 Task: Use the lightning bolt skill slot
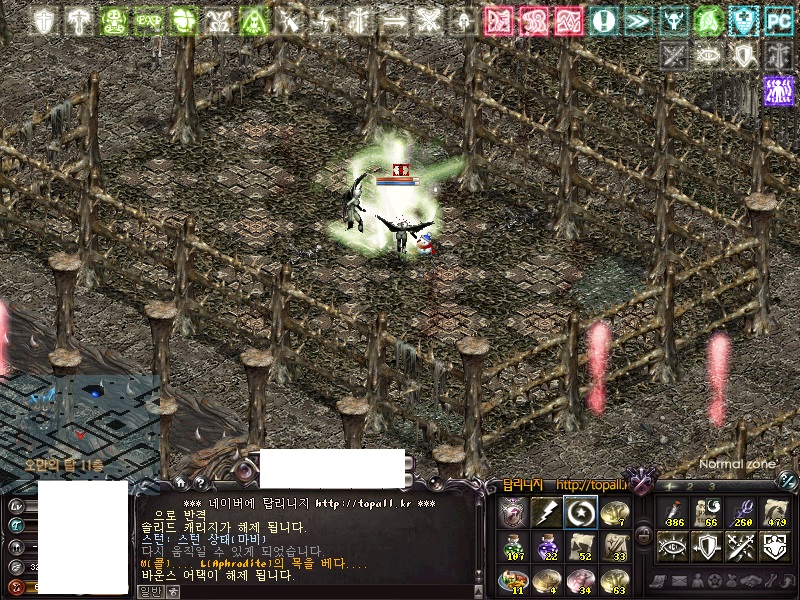[546, 513]
